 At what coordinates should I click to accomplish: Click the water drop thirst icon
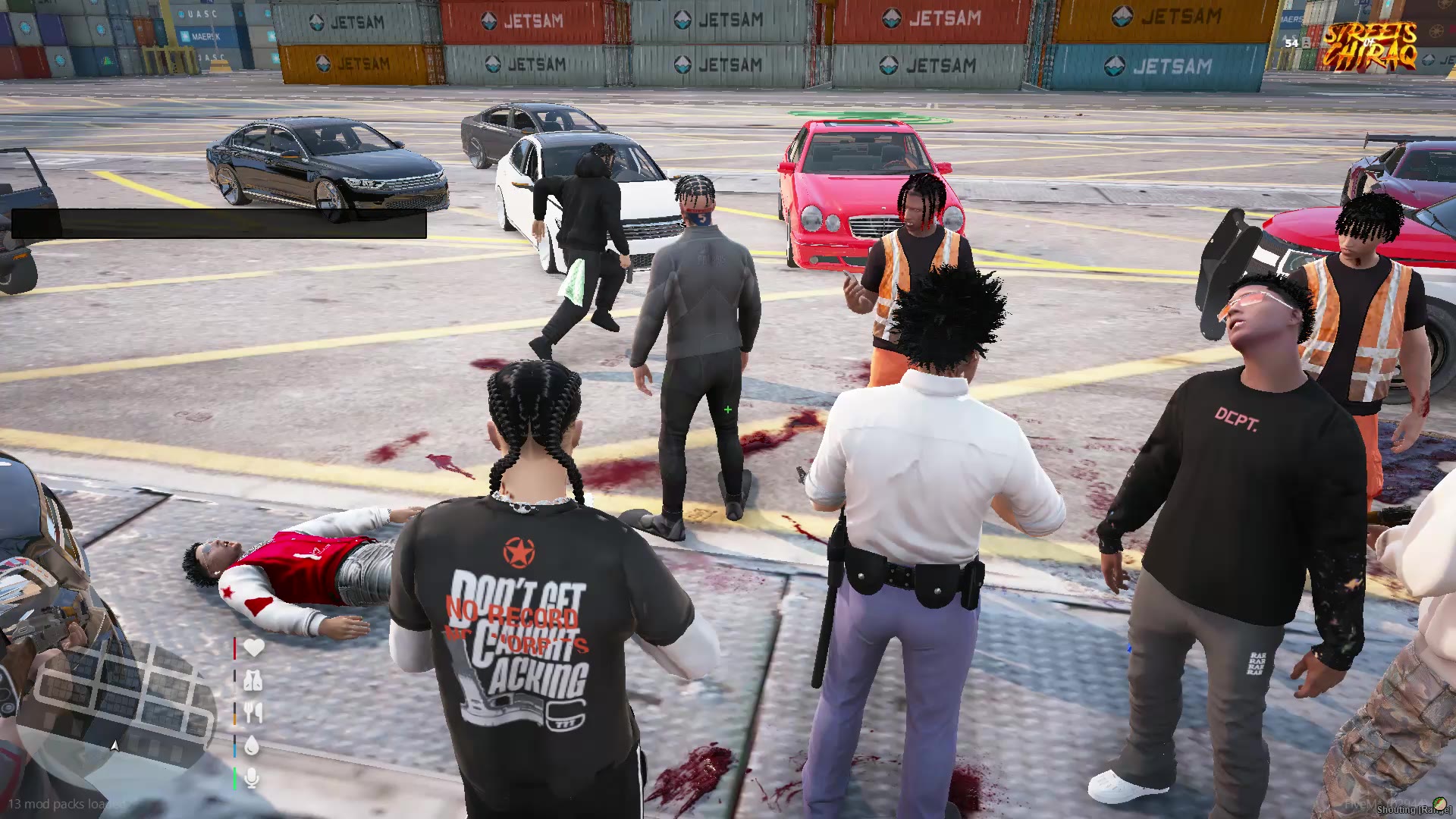(252, 746)
